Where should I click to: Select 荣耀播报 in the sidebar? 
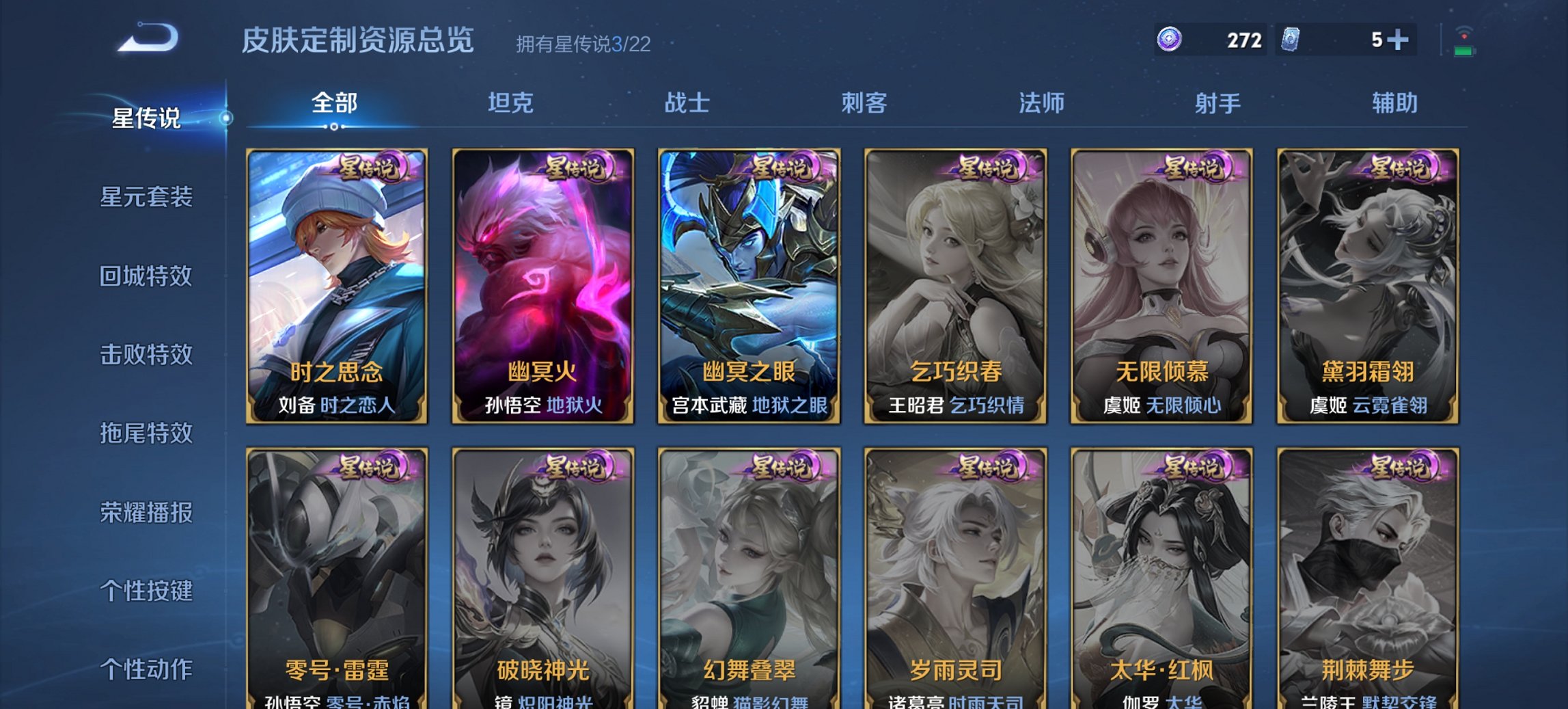click(x=148, y=513)
